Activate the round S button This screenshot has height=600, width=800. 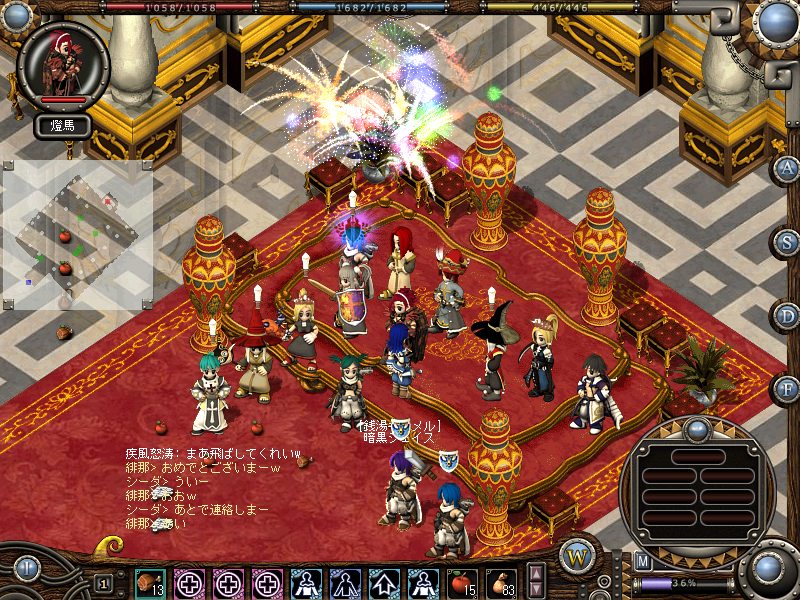point(787,241)
